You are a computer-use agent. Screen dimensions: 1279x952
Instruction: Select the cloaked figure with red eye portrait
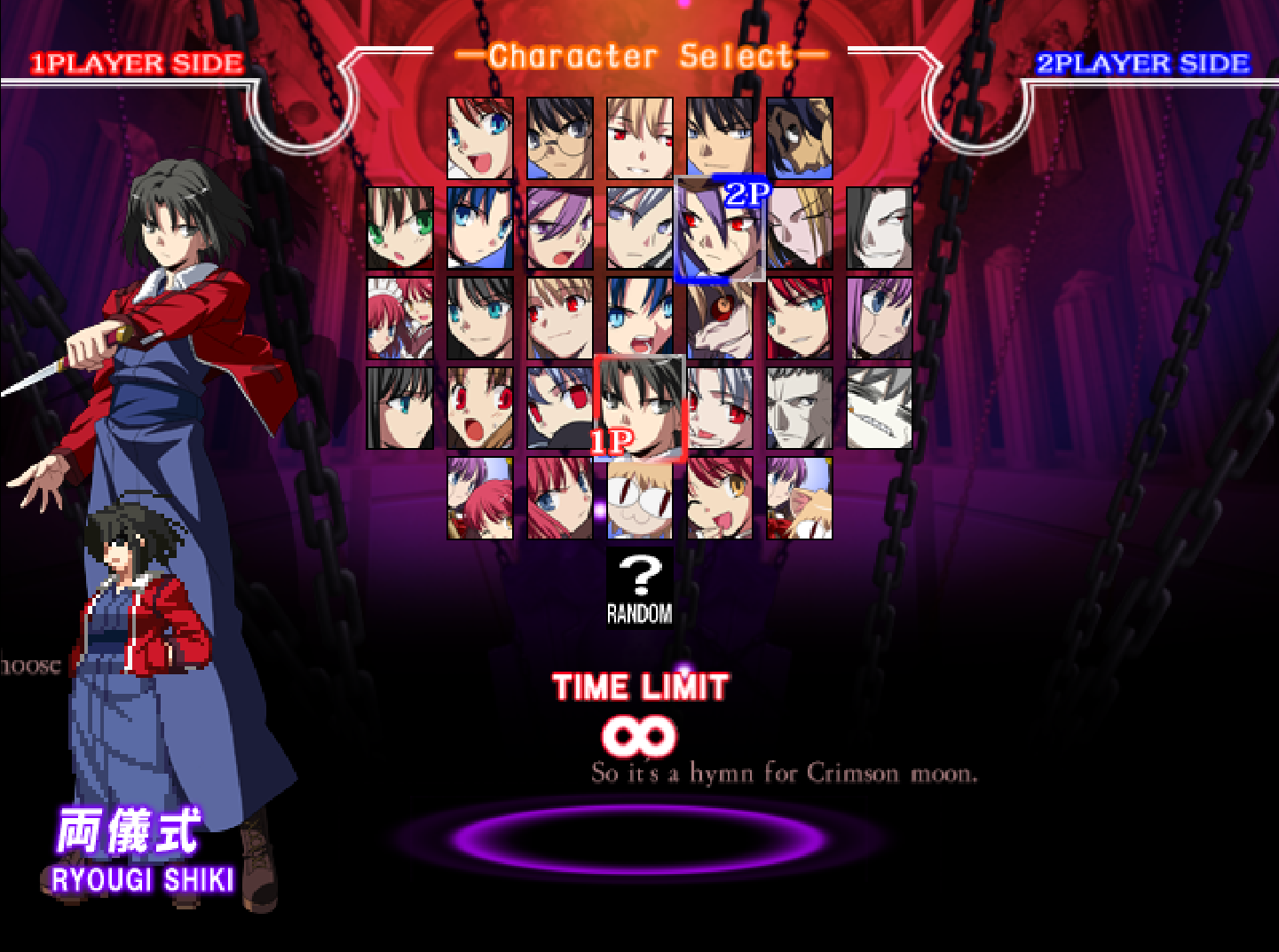719,318
